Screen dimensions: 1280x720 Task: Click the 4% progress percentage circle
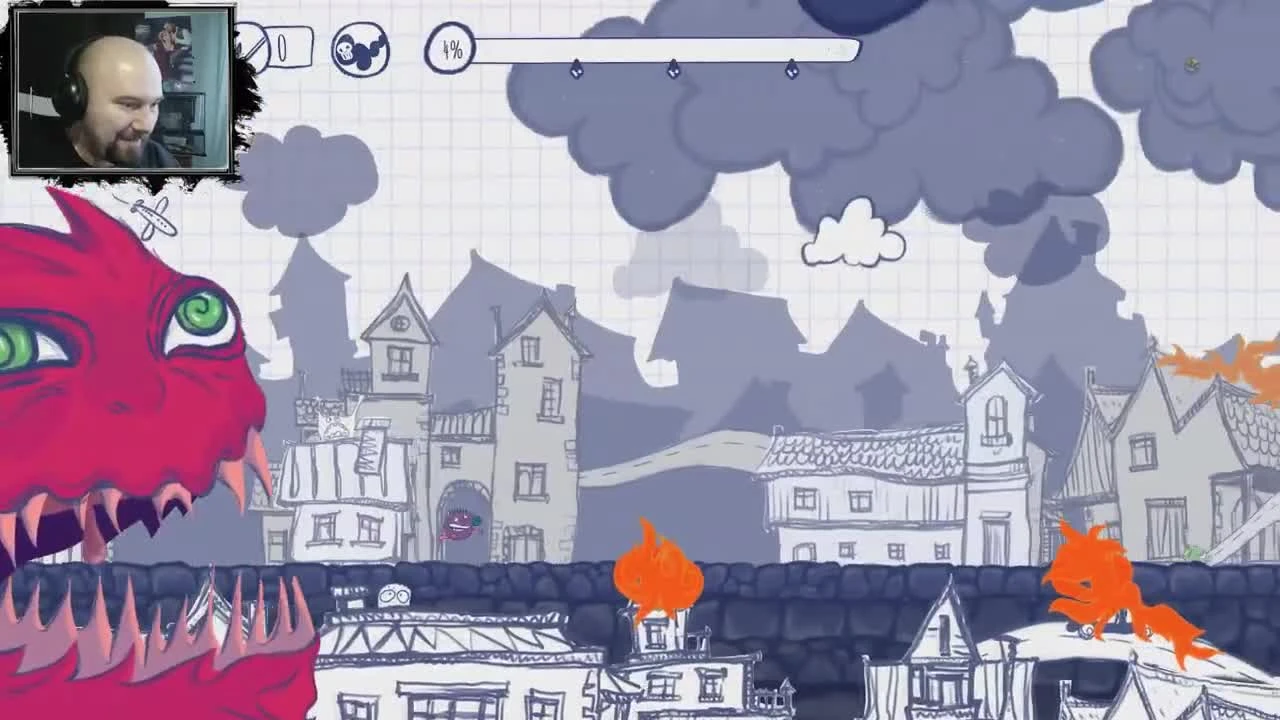pyautogui.click(x=451, y=50)
